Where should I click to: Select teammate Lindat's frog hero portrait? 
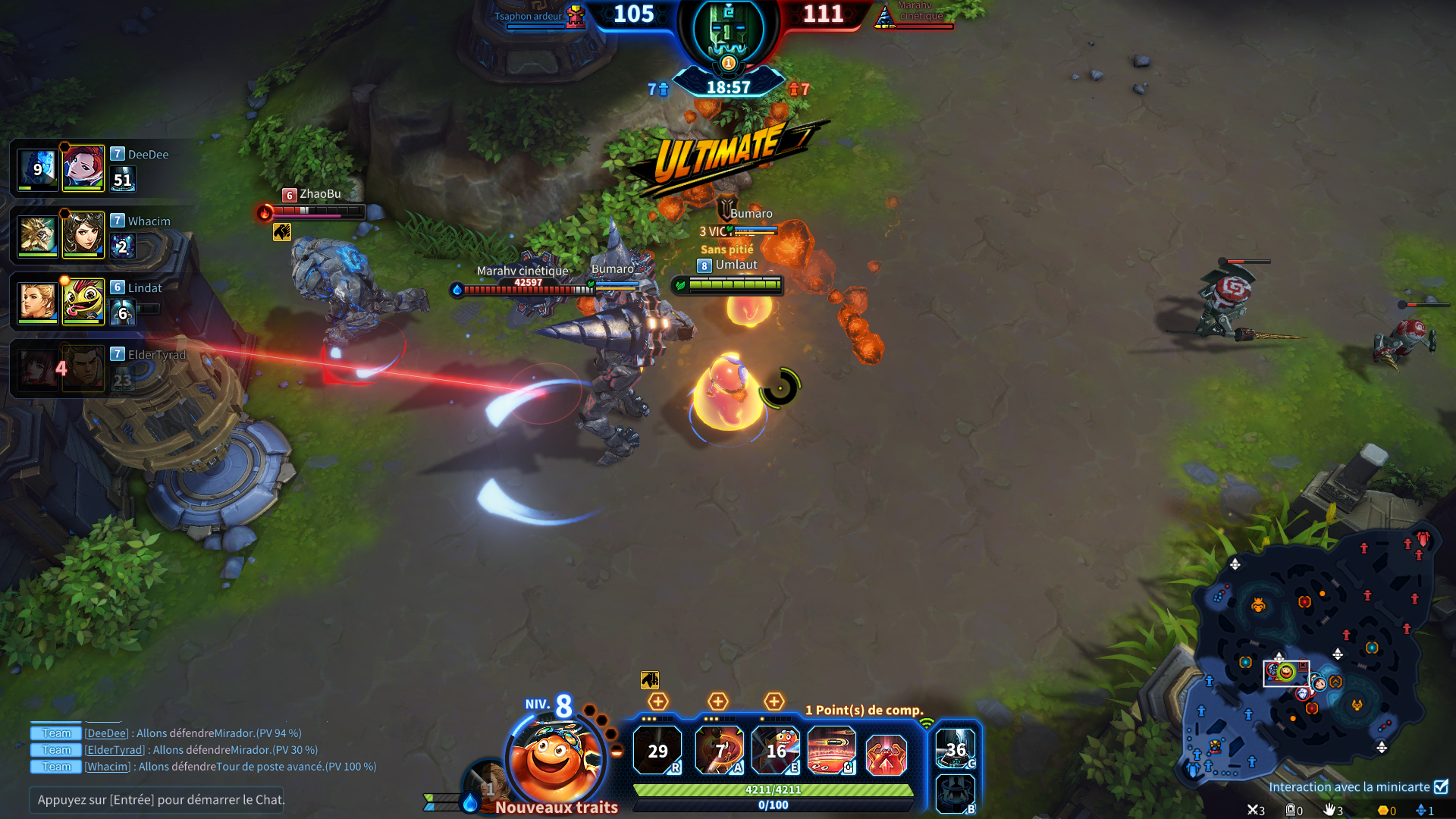83,302
